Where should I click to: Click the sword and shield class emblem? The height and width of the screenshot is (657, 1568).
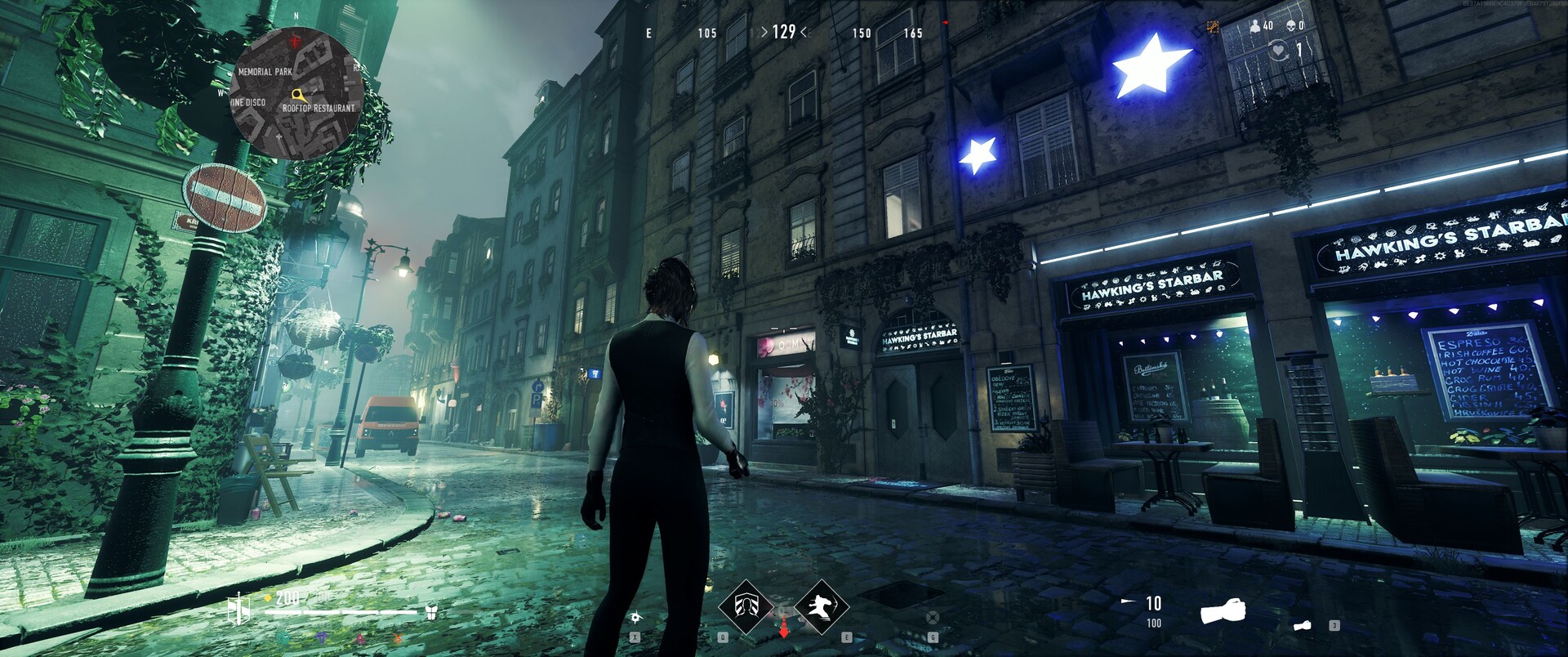(238, 609)
